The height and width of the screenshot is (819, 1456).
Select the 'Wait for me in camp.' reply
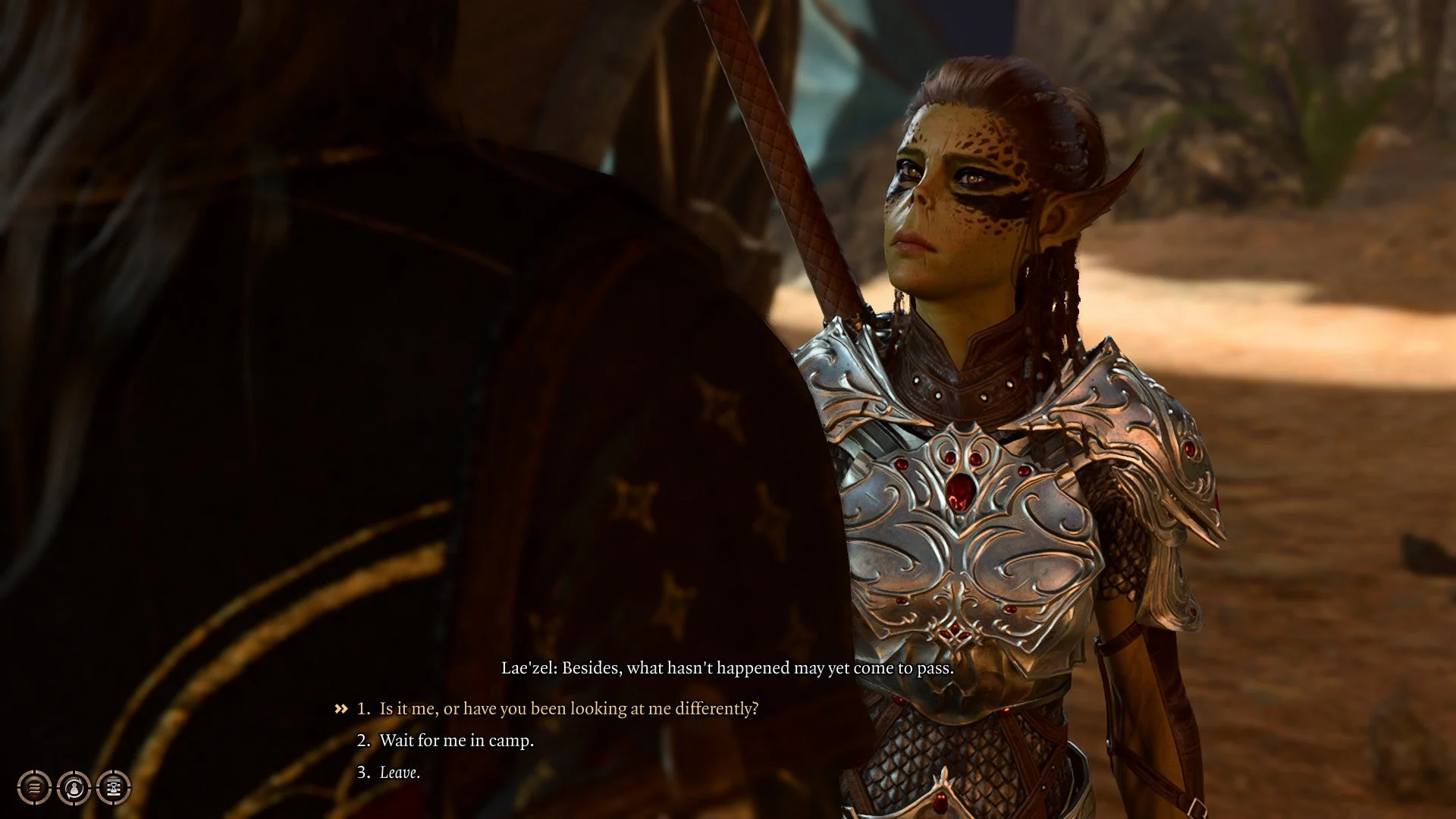point(455,741)
